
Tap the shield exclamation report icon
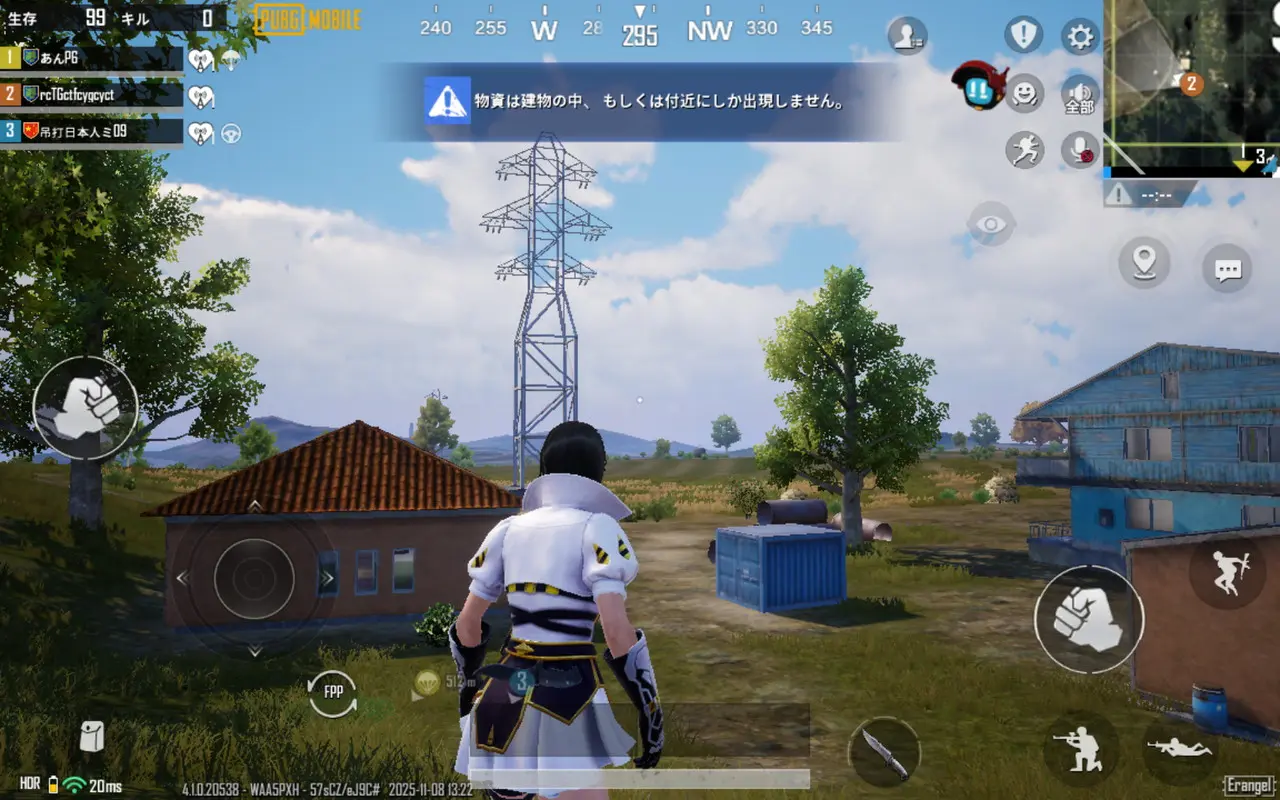pos(1024,36)
